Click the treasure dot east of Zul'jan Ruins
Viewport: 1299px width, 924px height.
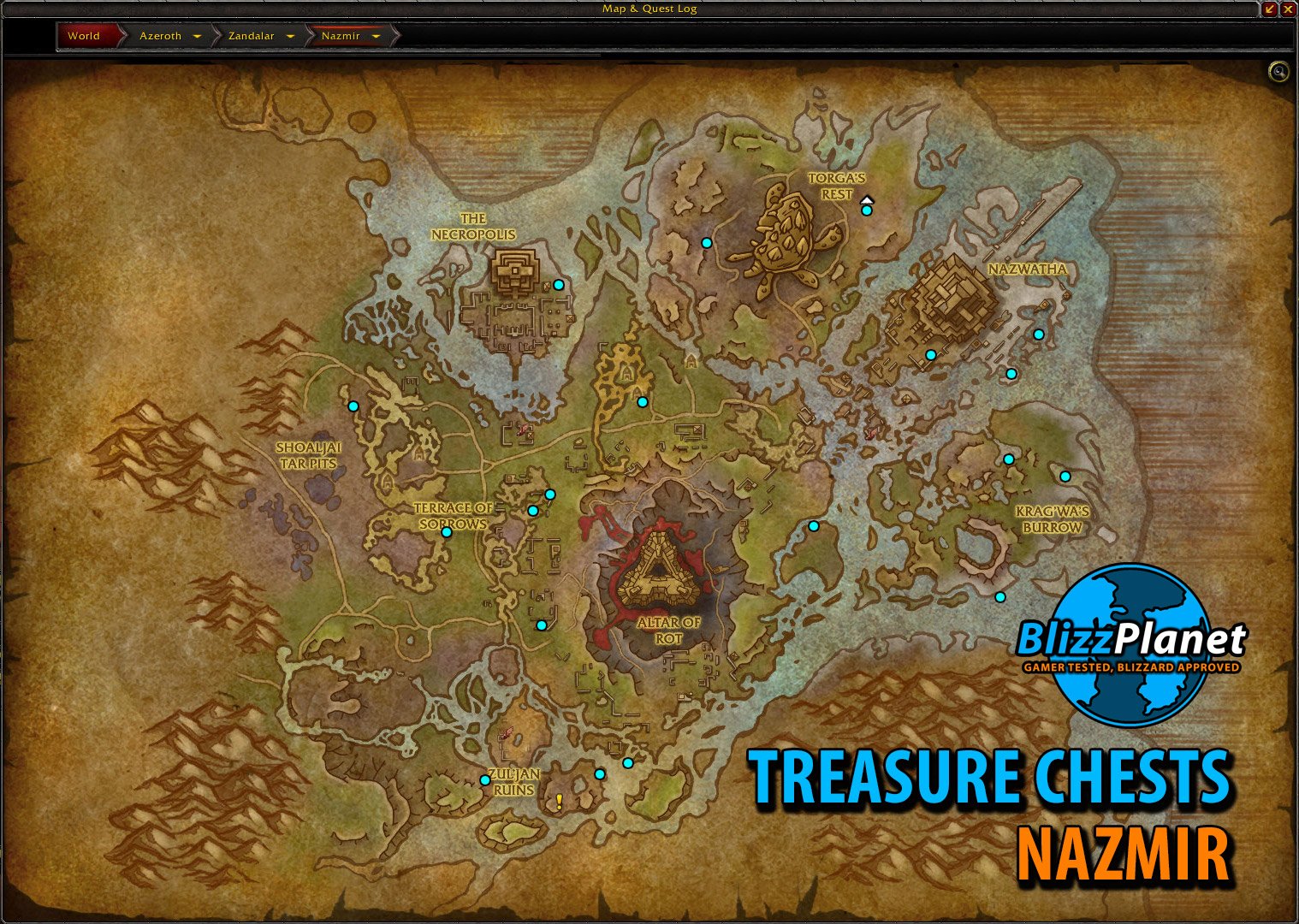[599, 773]
